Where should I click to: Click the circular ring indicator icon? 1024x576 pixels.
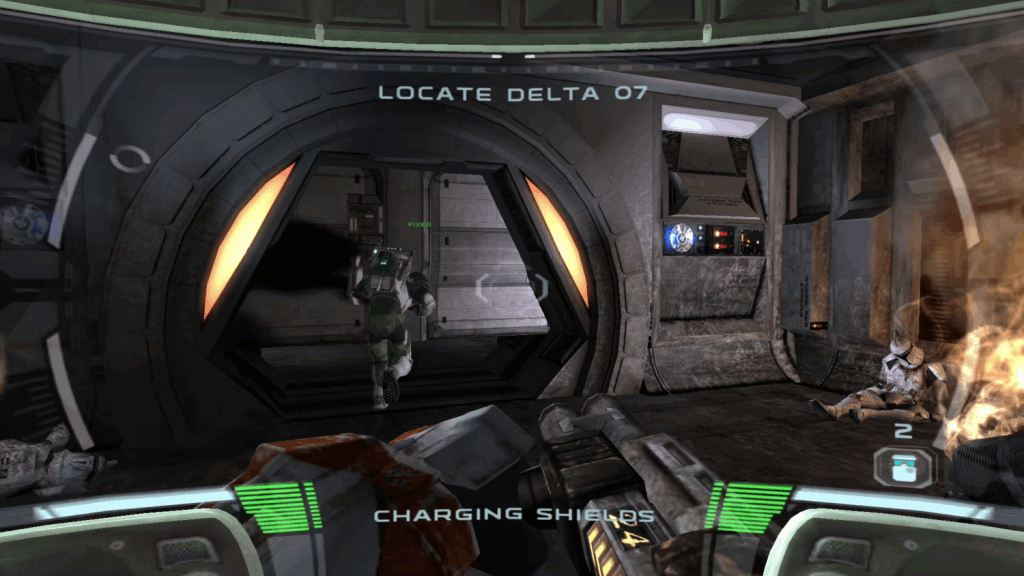(130, 159)
